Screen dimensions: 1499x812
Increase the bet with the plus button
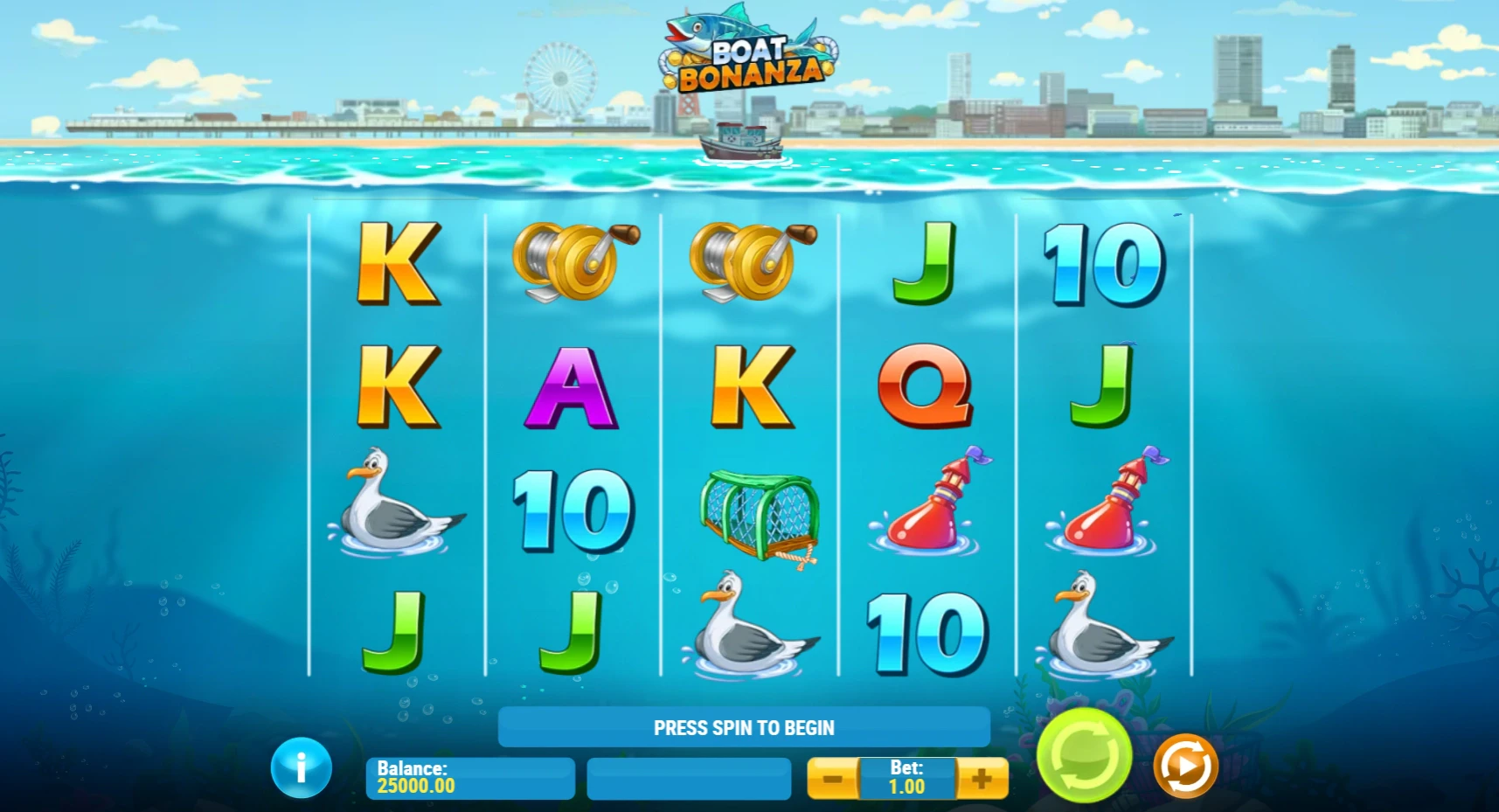[x=982, y=778]
